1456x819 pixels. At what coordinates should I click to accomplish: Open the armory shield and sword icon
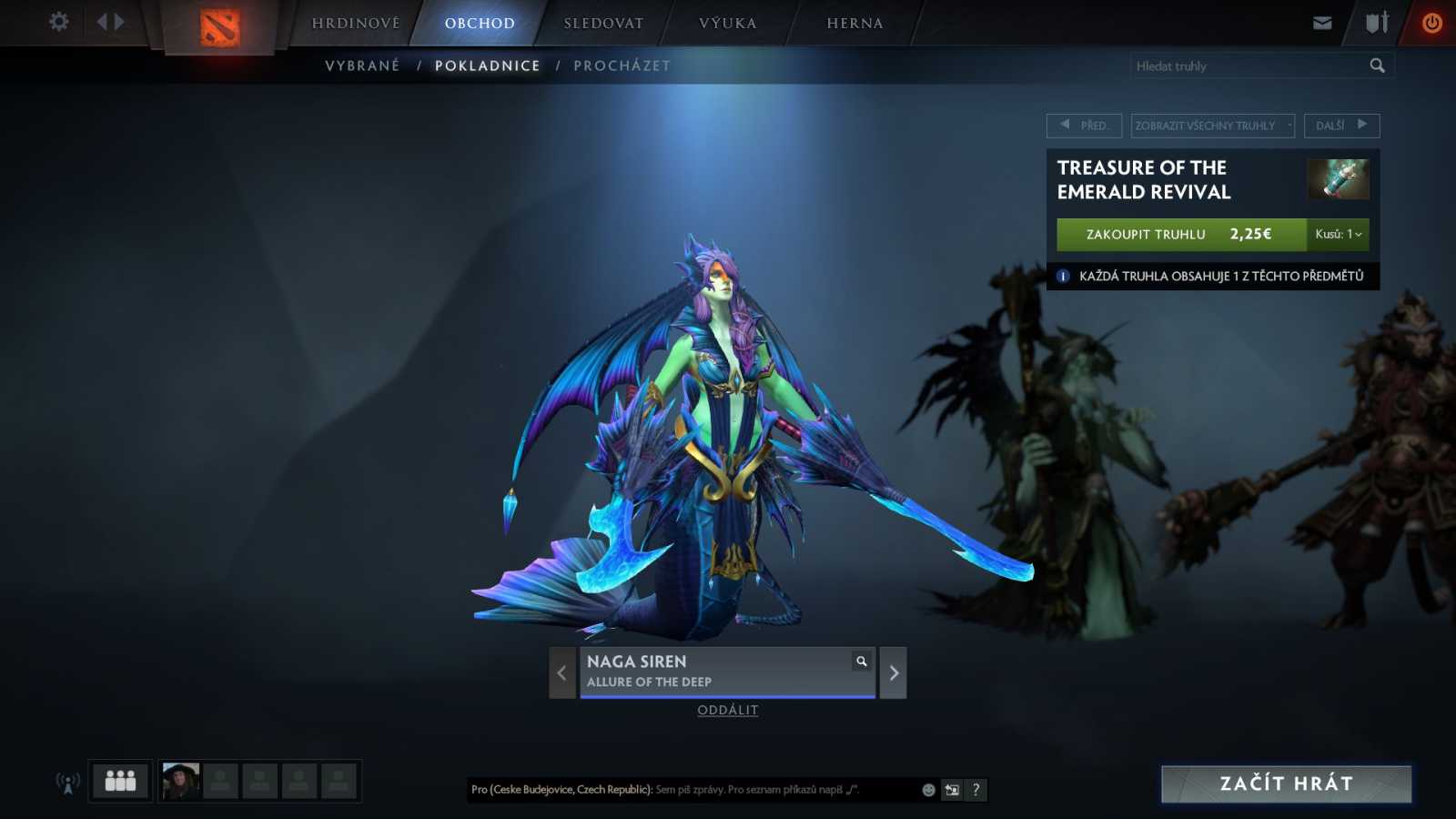point(1374,22)
